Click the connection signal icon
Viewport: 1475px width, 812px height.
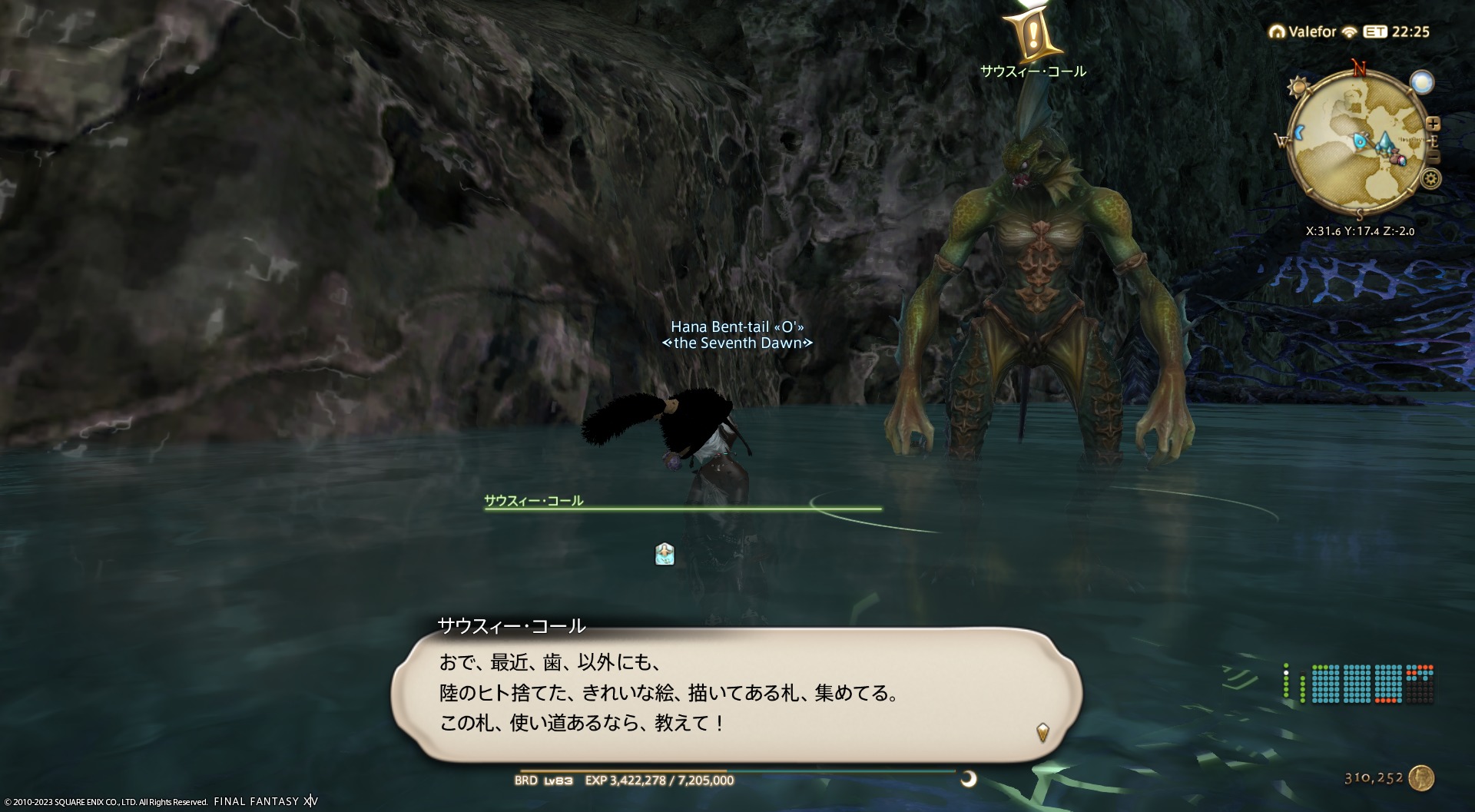(1350, 32)
